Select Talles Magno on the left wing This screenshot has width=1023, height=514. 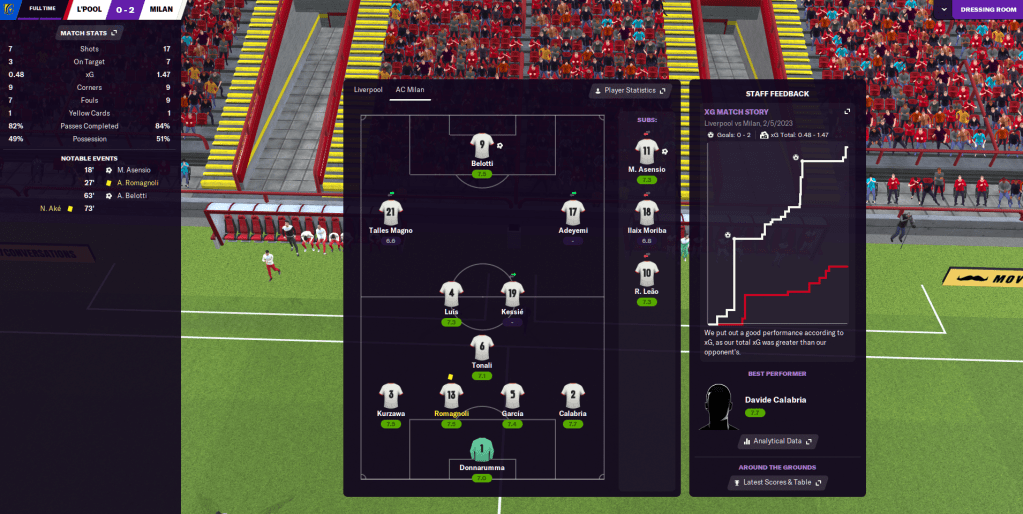click(x=391, y=212)
